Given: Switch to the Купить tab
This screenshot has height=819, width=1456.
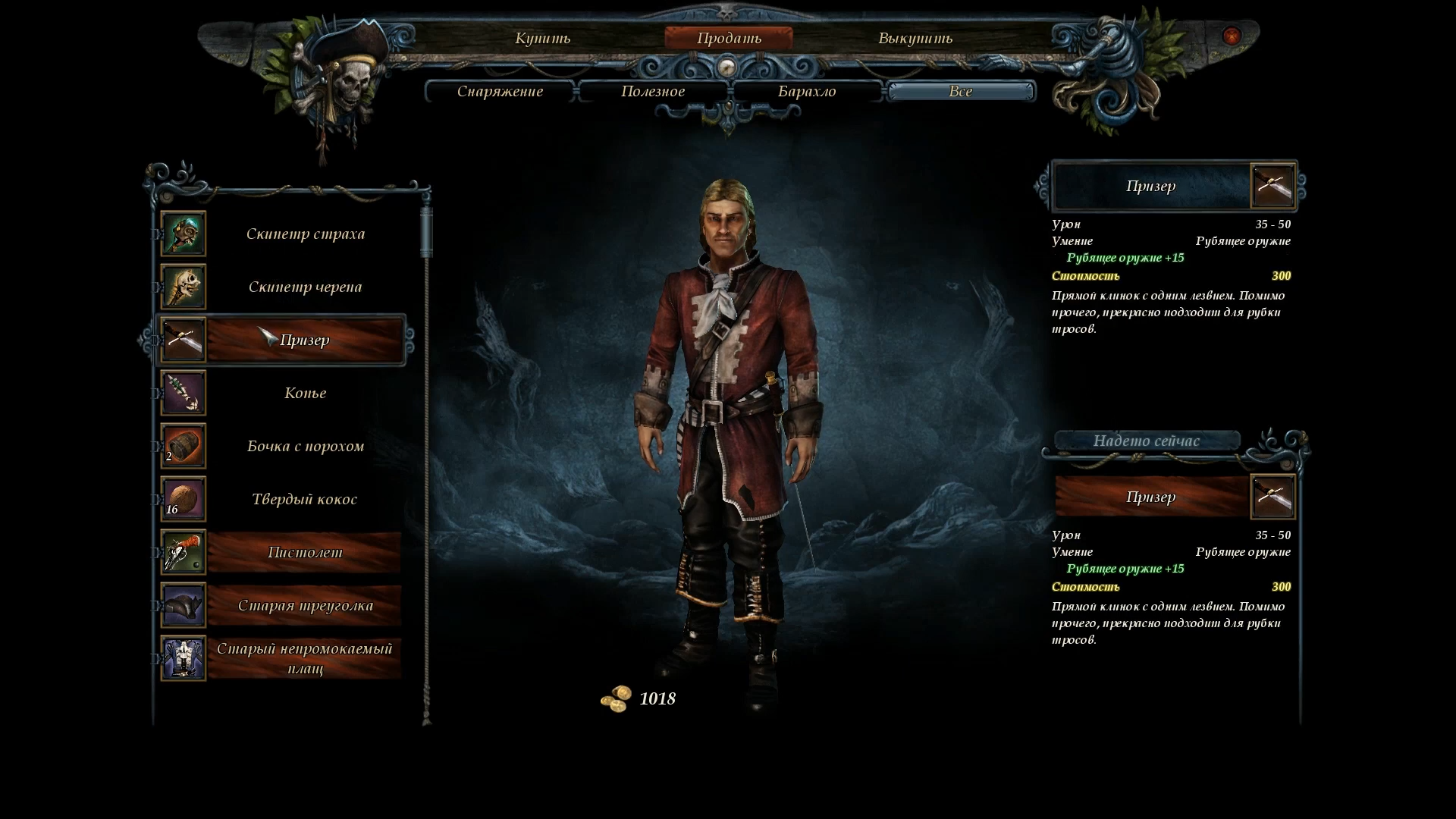Looking at the screenshot, I should (542, 38).
